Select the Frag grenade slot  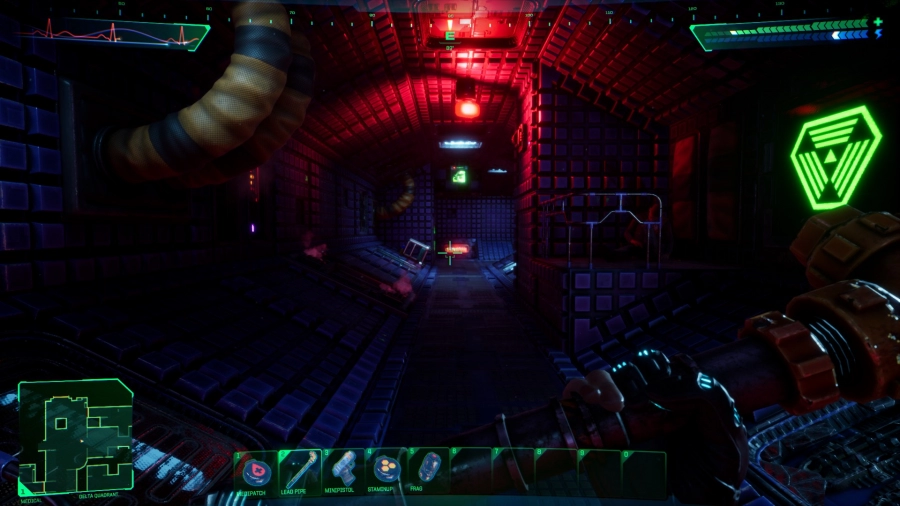pos(429,469)
